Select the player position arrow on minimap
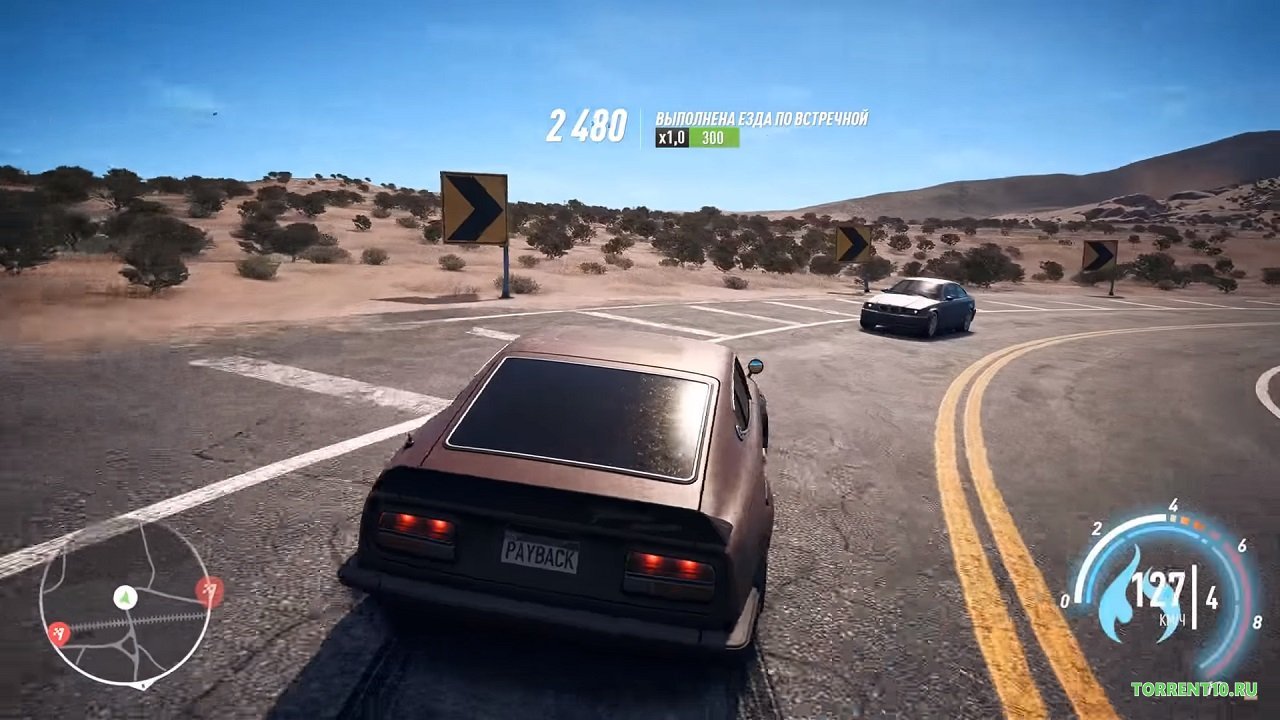This screenshot has width=1280, height=720. [x=124, y=595]
